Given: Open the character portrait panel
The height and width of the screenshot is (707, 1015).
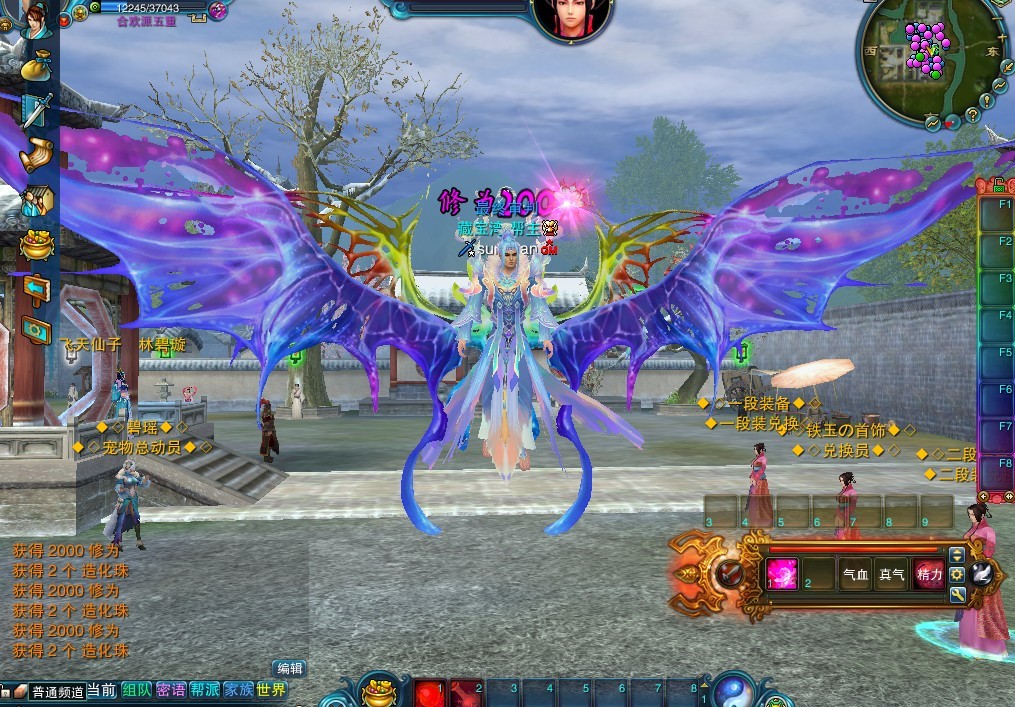Looking at the screenshot, I should (x=34, y=19).
